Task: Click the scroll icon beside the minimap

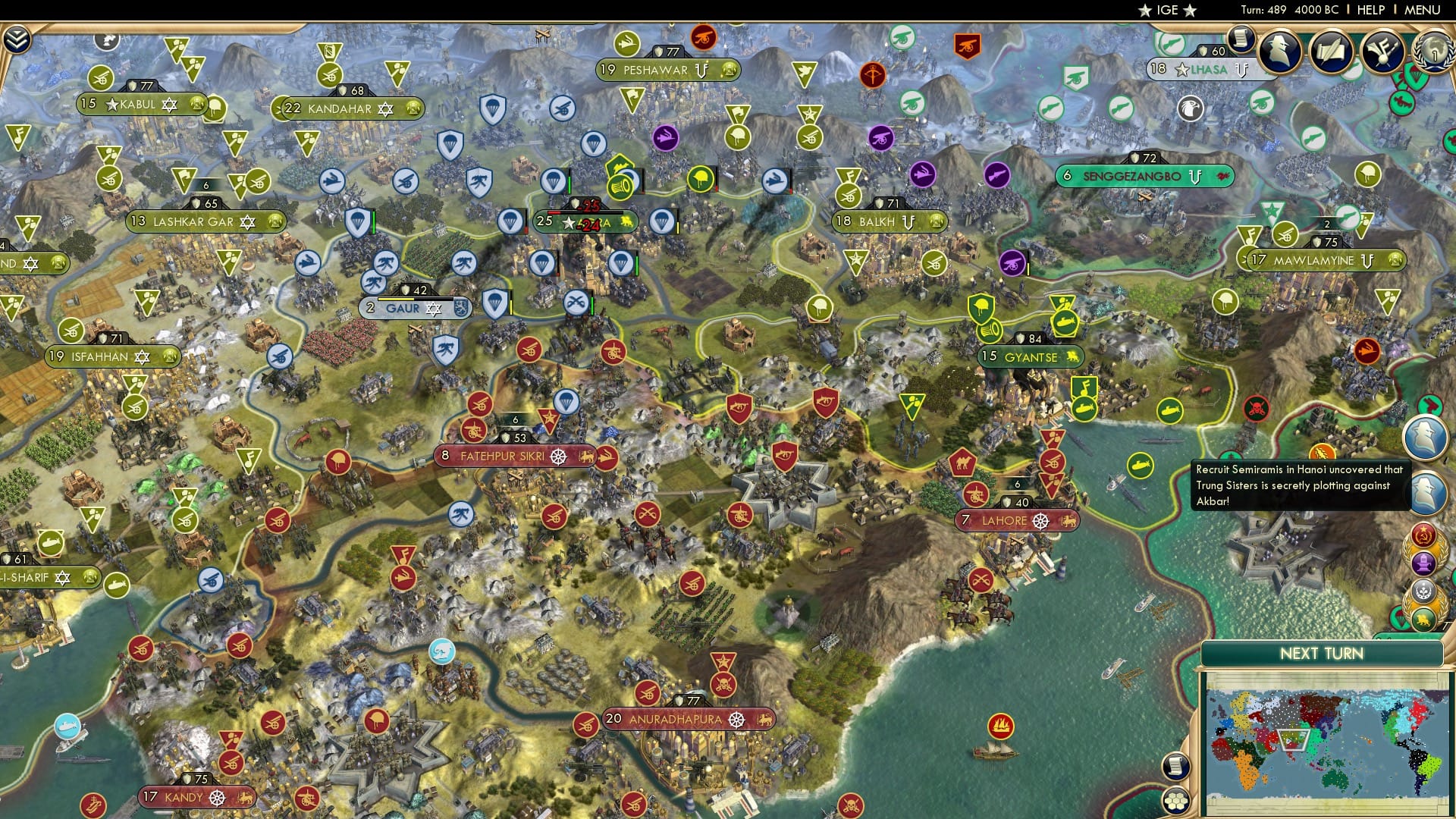Action: pyautogui.click(x=1176, y=766)
